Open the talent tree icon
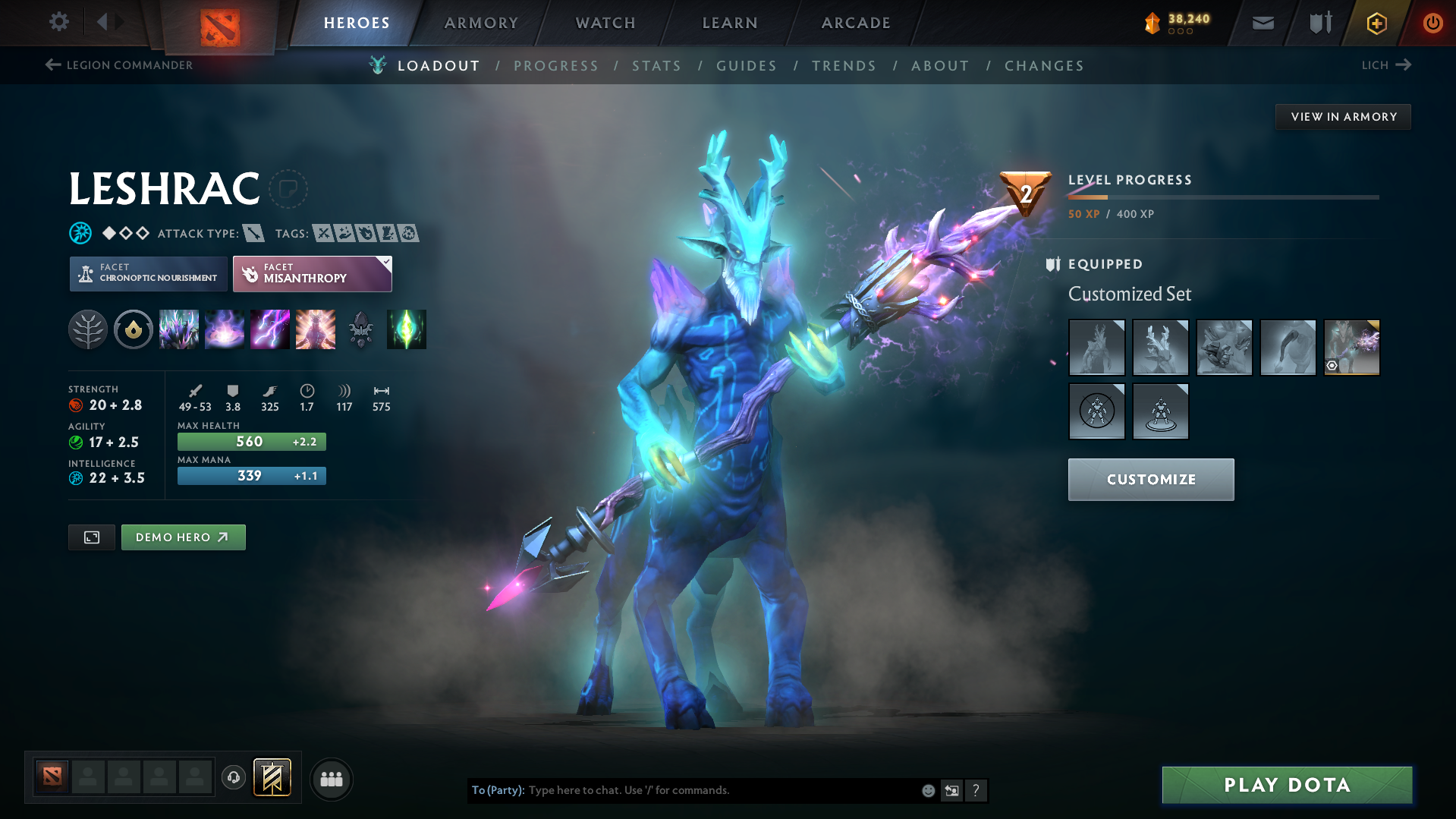This screenshot has height=819, width=1456. 88,329
